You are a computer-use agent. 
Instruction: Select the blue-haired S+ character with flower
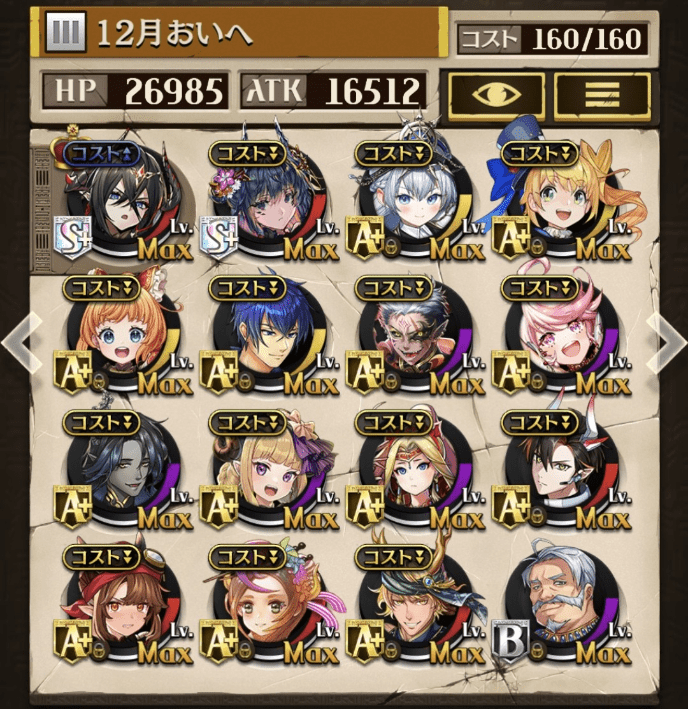(x=263, y=200)
